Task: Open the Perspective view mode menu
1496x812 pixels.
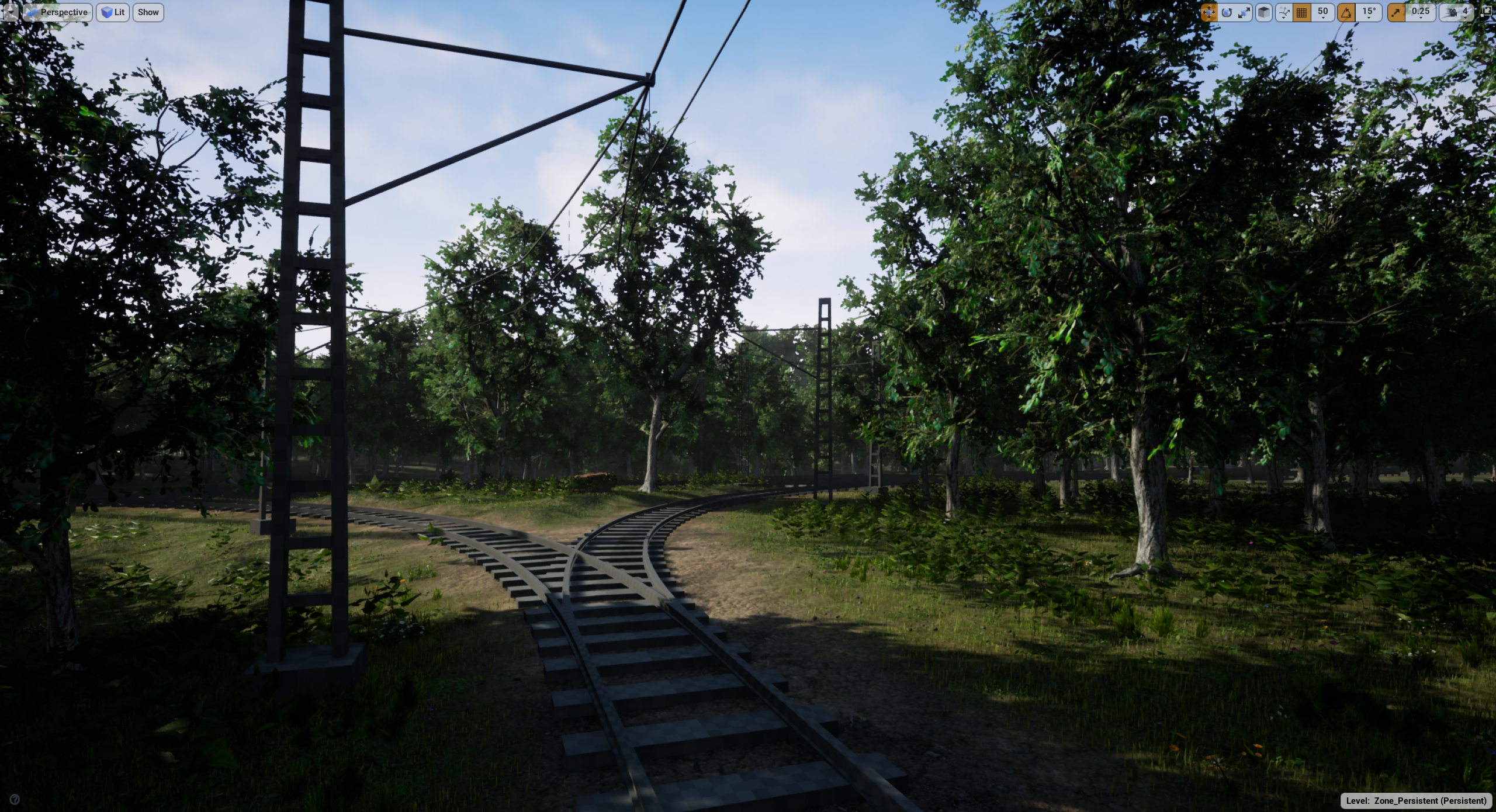Action: [57, 12]
